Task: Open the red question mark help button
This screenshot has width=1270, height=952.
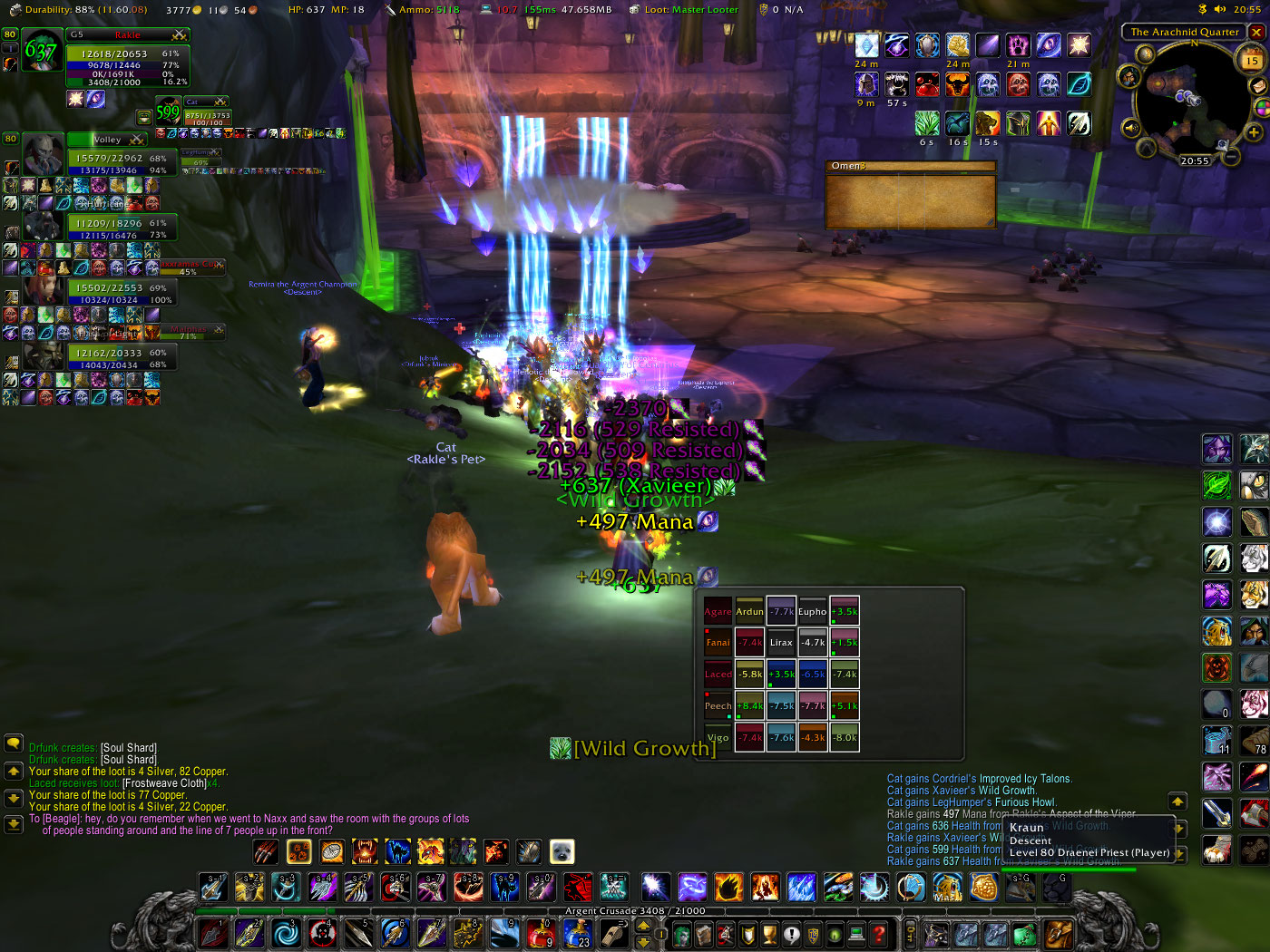Action: (878, 933)
